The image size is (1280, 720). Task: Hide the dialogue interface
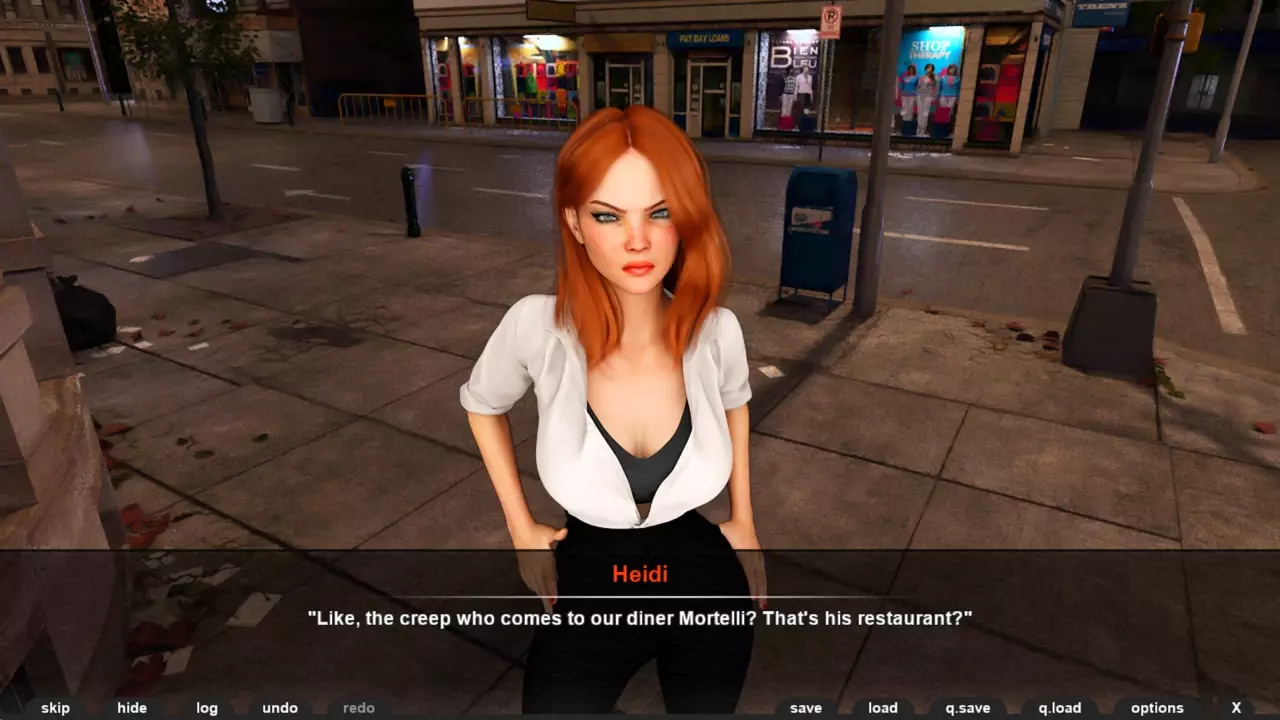click(132, 708)
